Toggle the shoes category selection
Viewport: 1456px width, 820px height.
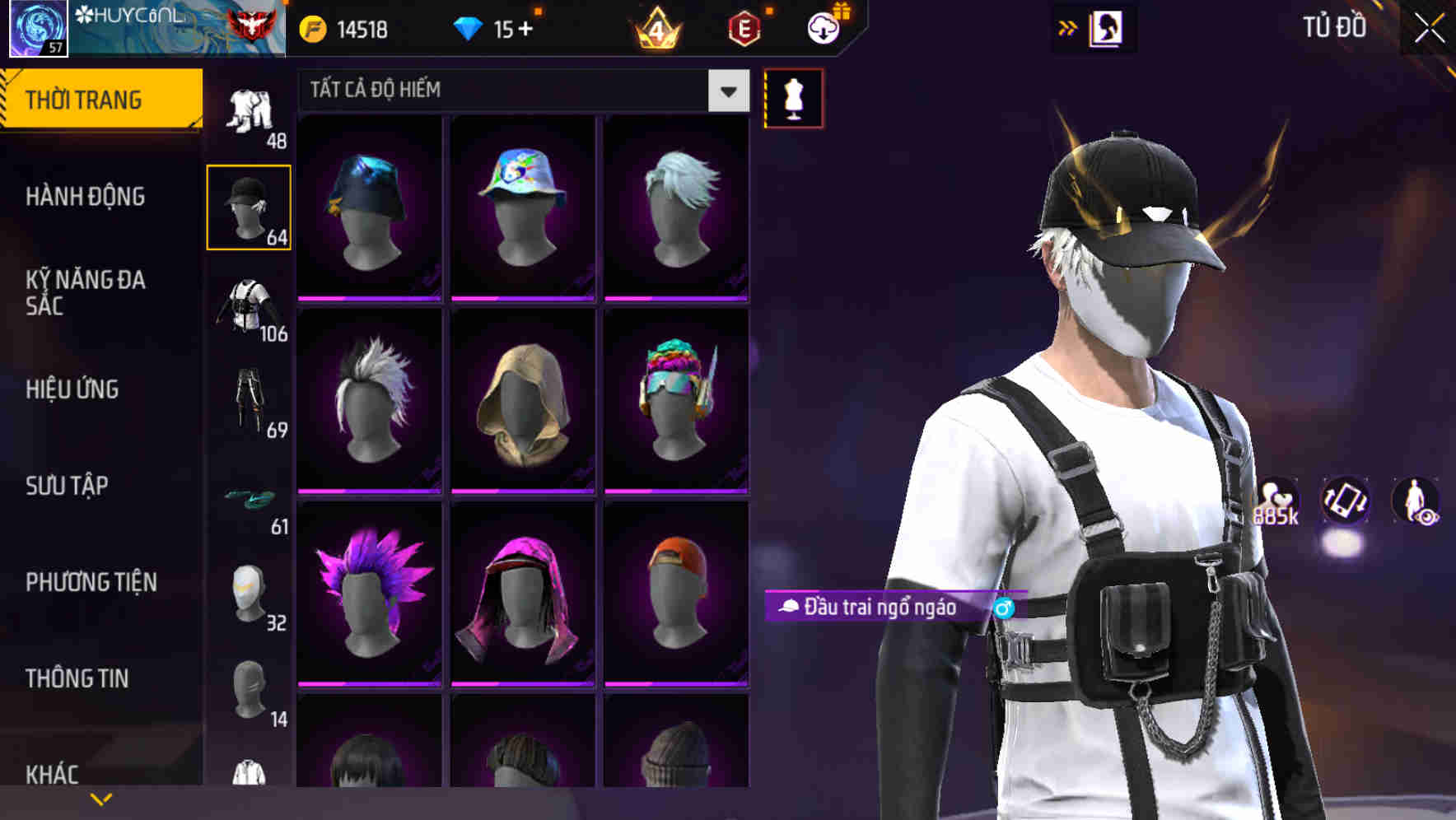[x=249, y=496]
